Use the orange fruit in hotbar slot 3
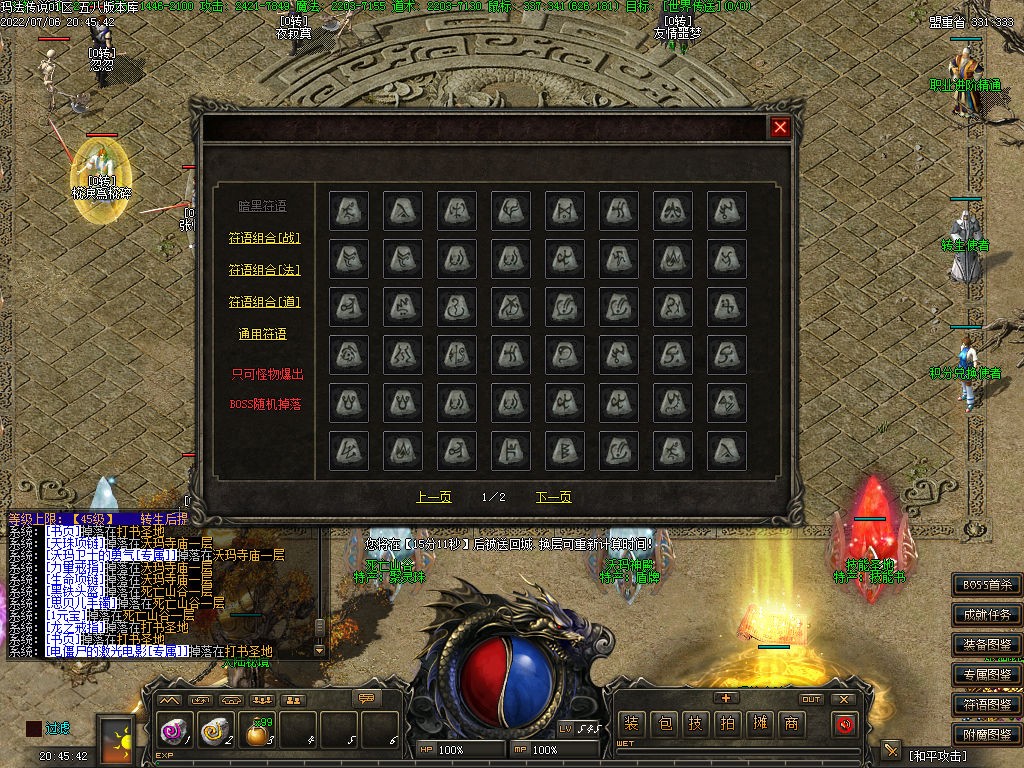Viewport: 1024px width, 768px height. tap(258, 733)
